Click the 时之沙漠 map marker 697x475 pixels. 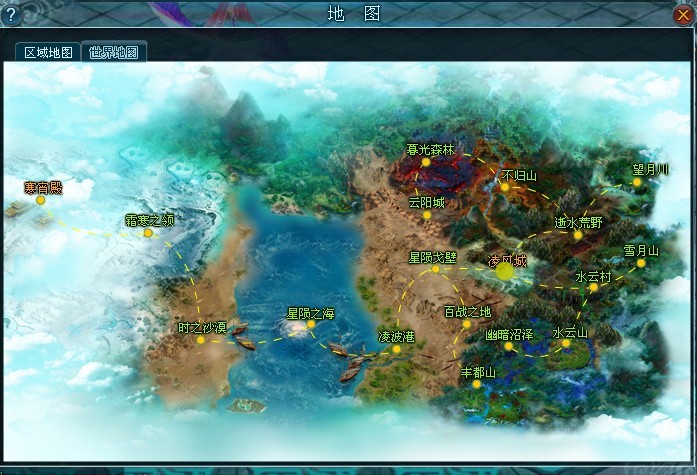[x=200, y=340]
